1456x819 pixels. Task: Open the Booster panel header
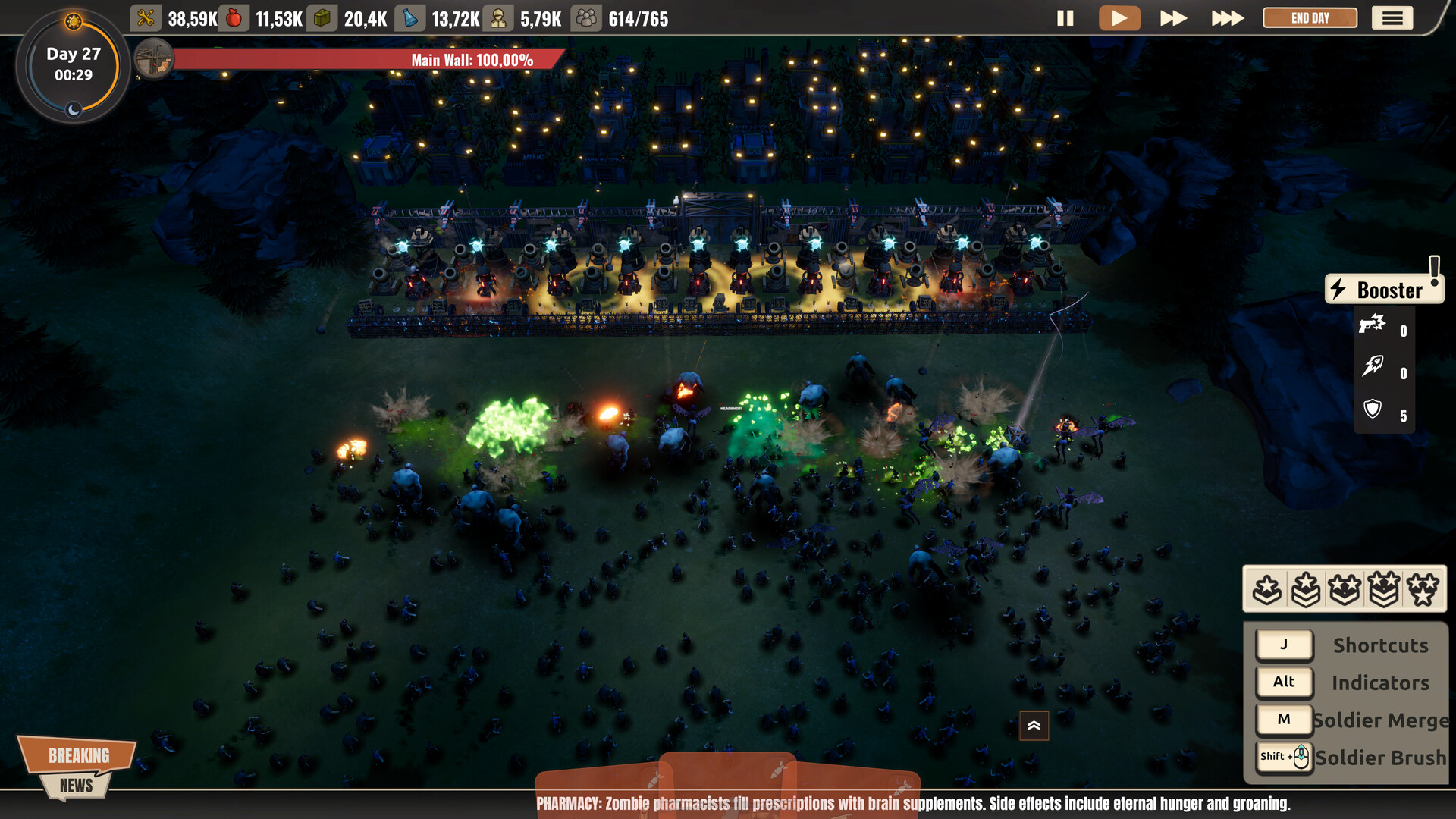[1384, 290]
